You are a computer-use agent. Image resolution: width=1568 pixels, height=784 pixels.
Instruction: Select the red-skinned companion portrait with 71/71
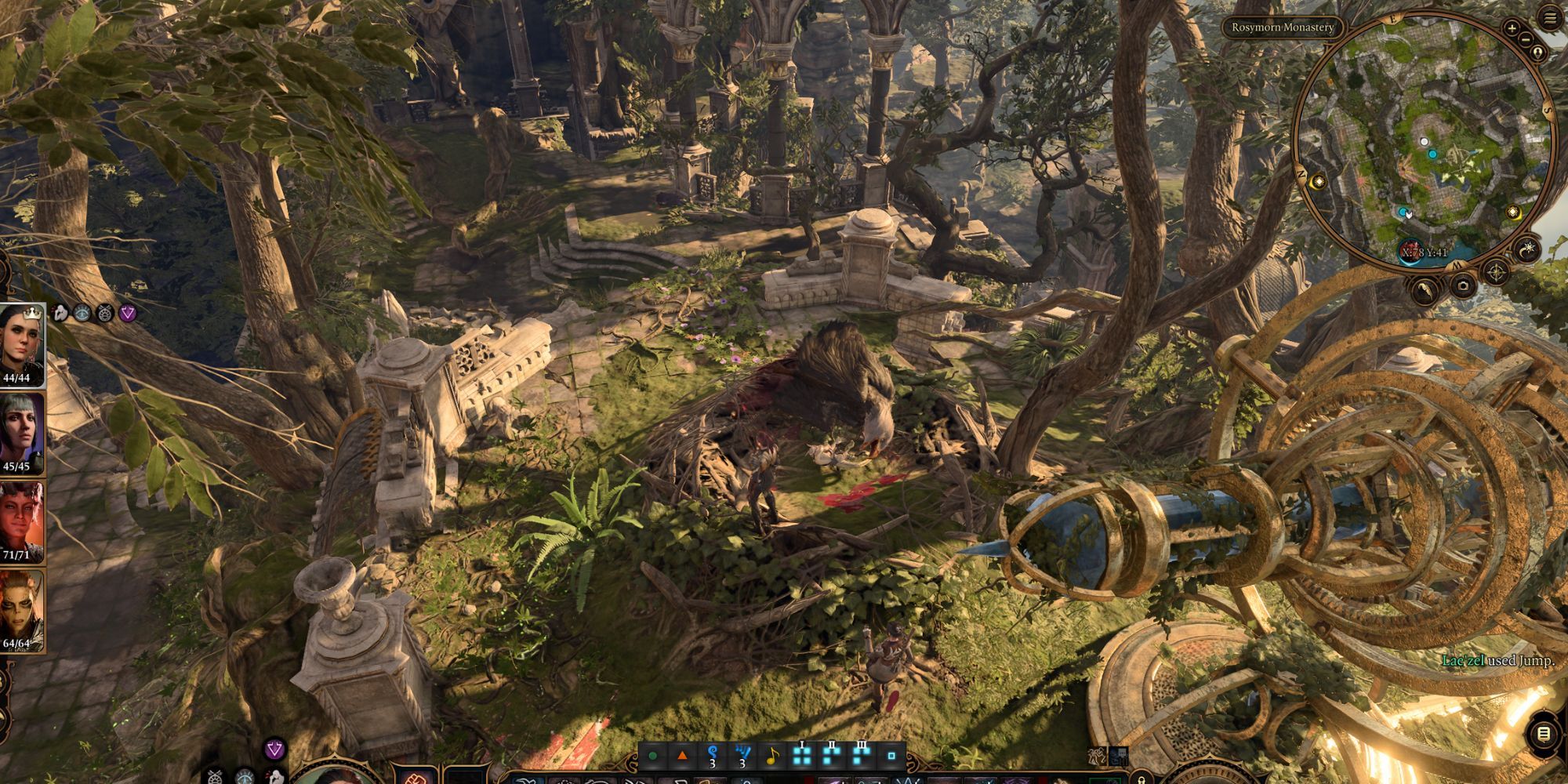[22, 521]
